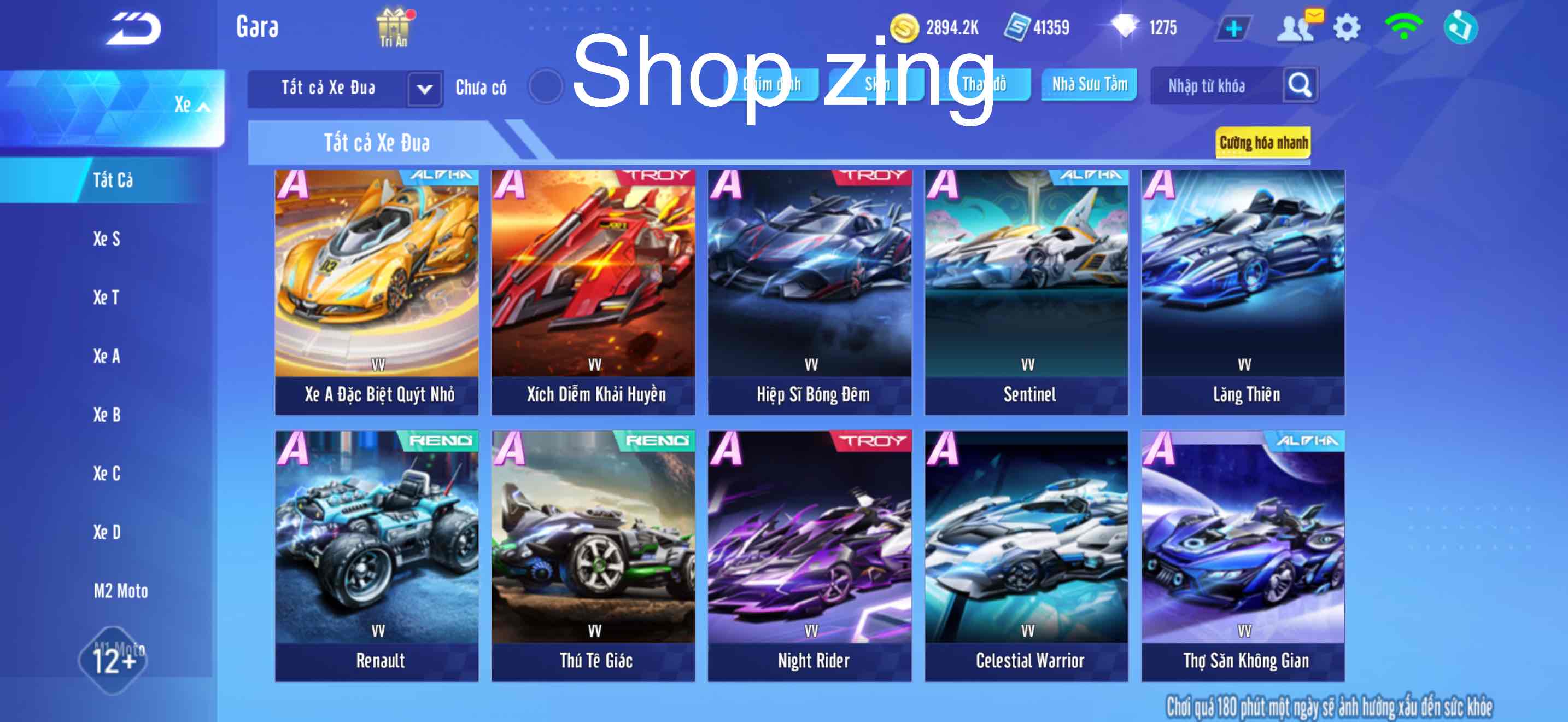Open the Thay đồ section

click(981, 85)
